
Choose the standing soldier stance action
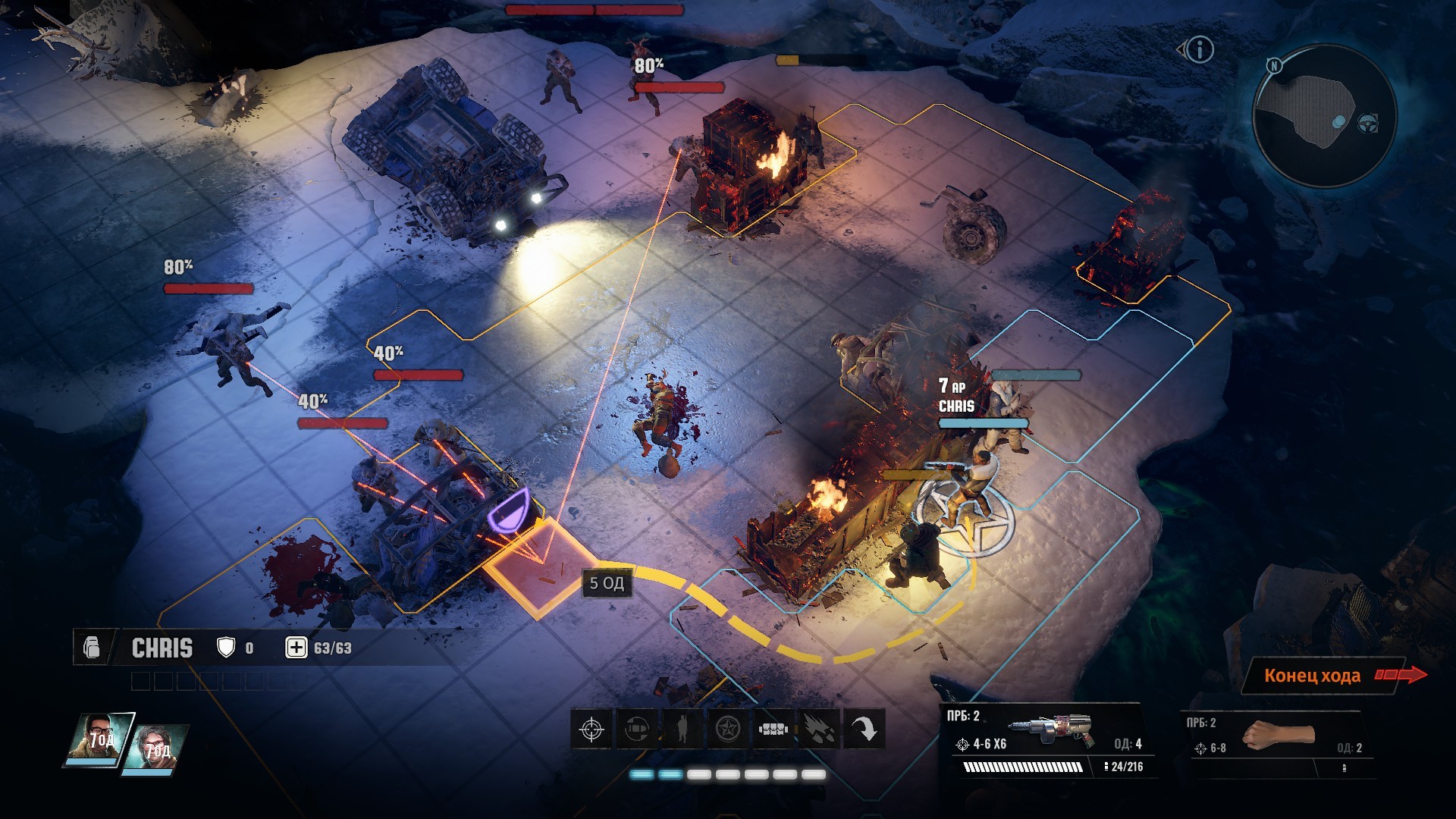coord(682,730)
